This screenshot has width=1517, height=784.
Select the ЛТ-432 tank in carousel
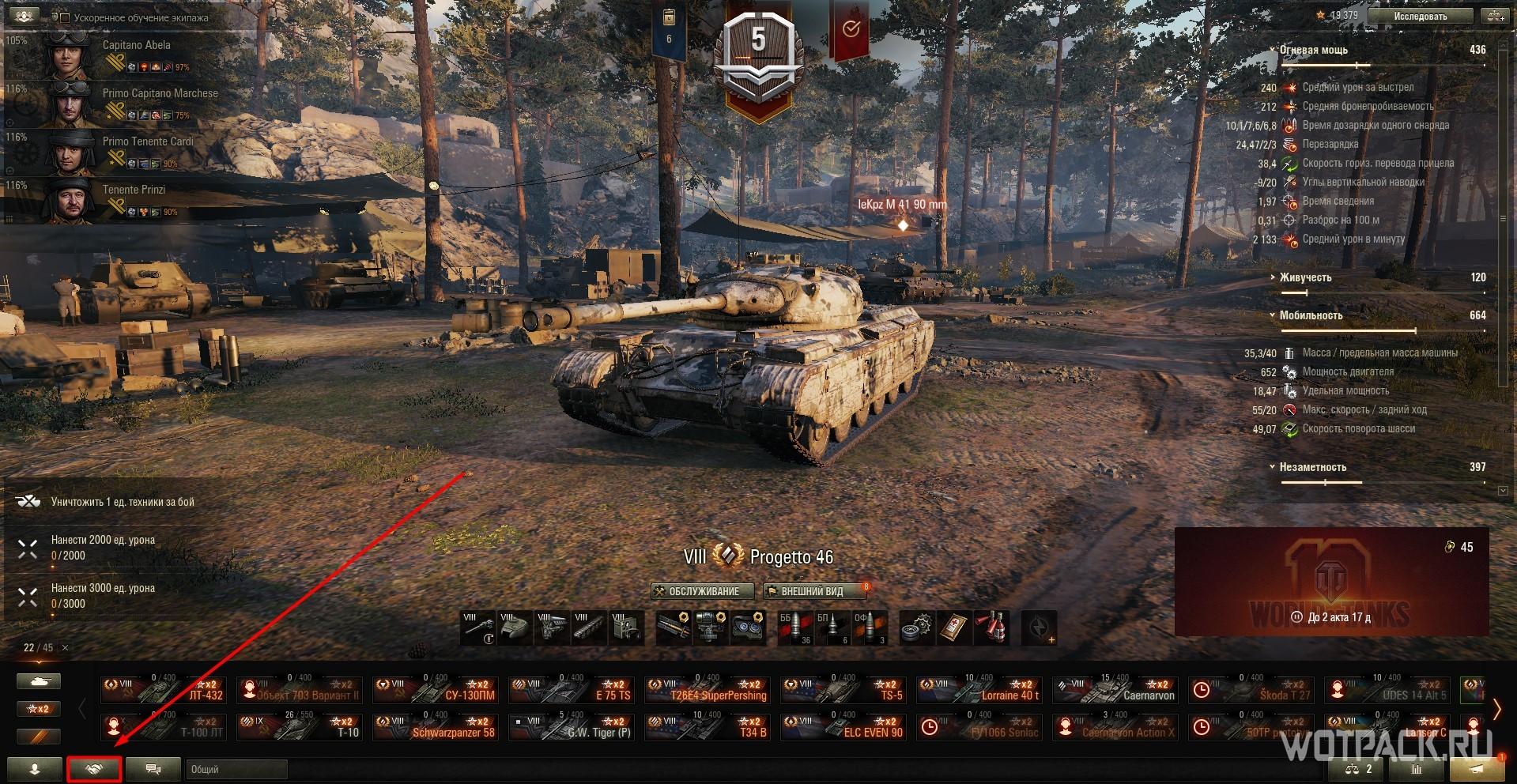click(164, 690)
